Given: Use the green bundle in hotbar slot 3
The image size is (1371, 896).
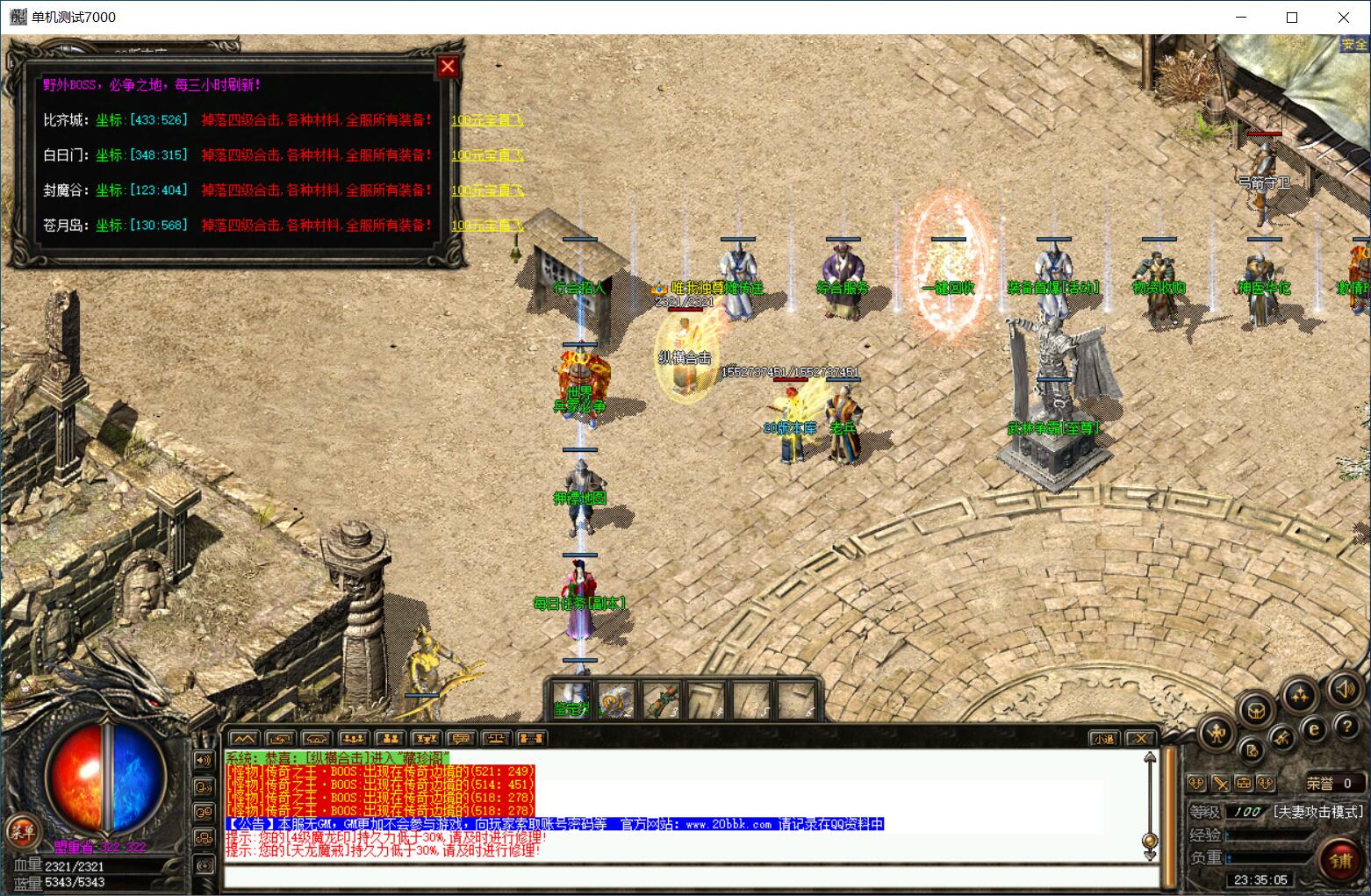Looking at the screenshot, I should pos(662,701).
